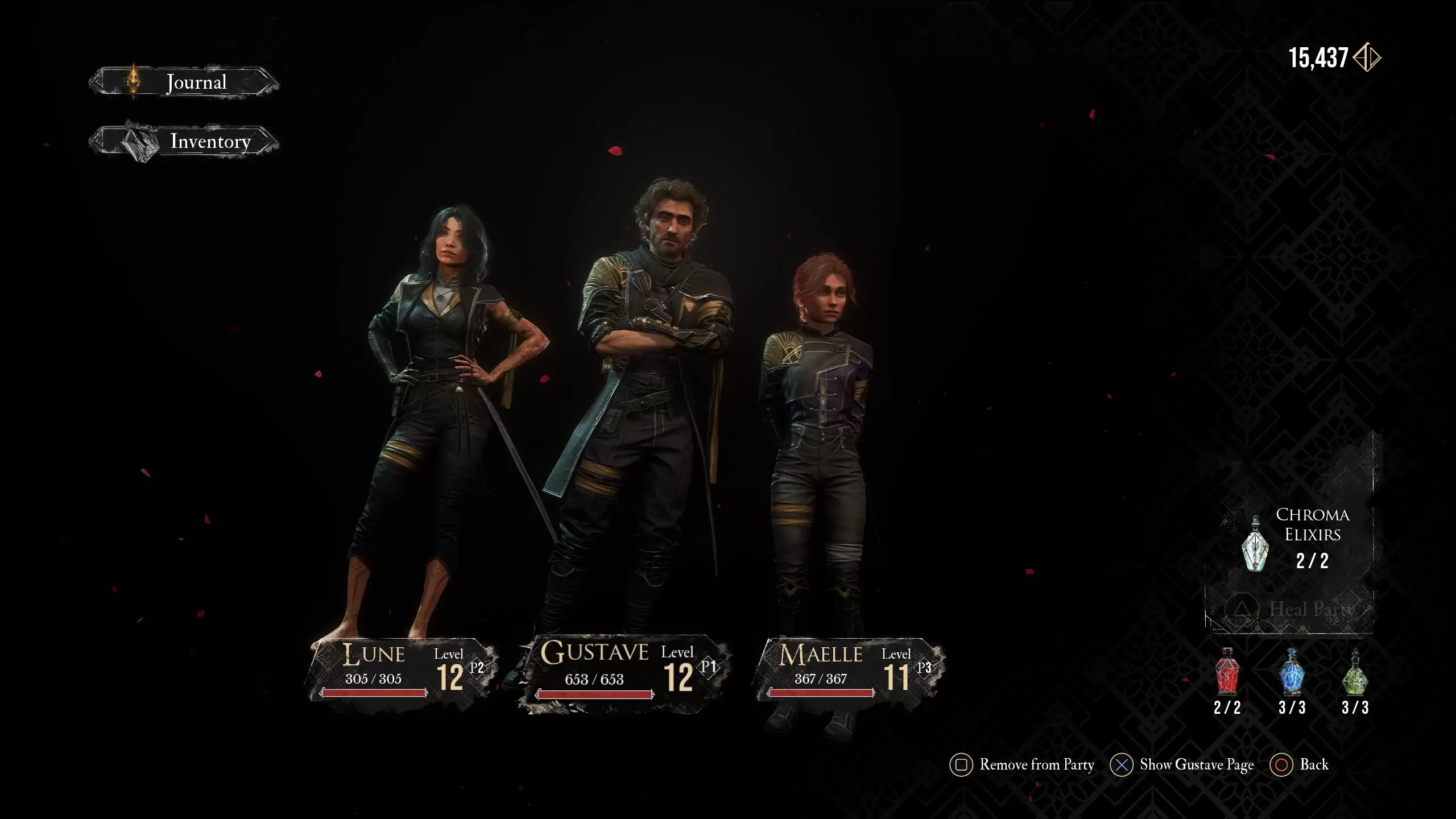Show Gustave's character page
This screenshot has height=819, width=1456.
point(1182,765)
